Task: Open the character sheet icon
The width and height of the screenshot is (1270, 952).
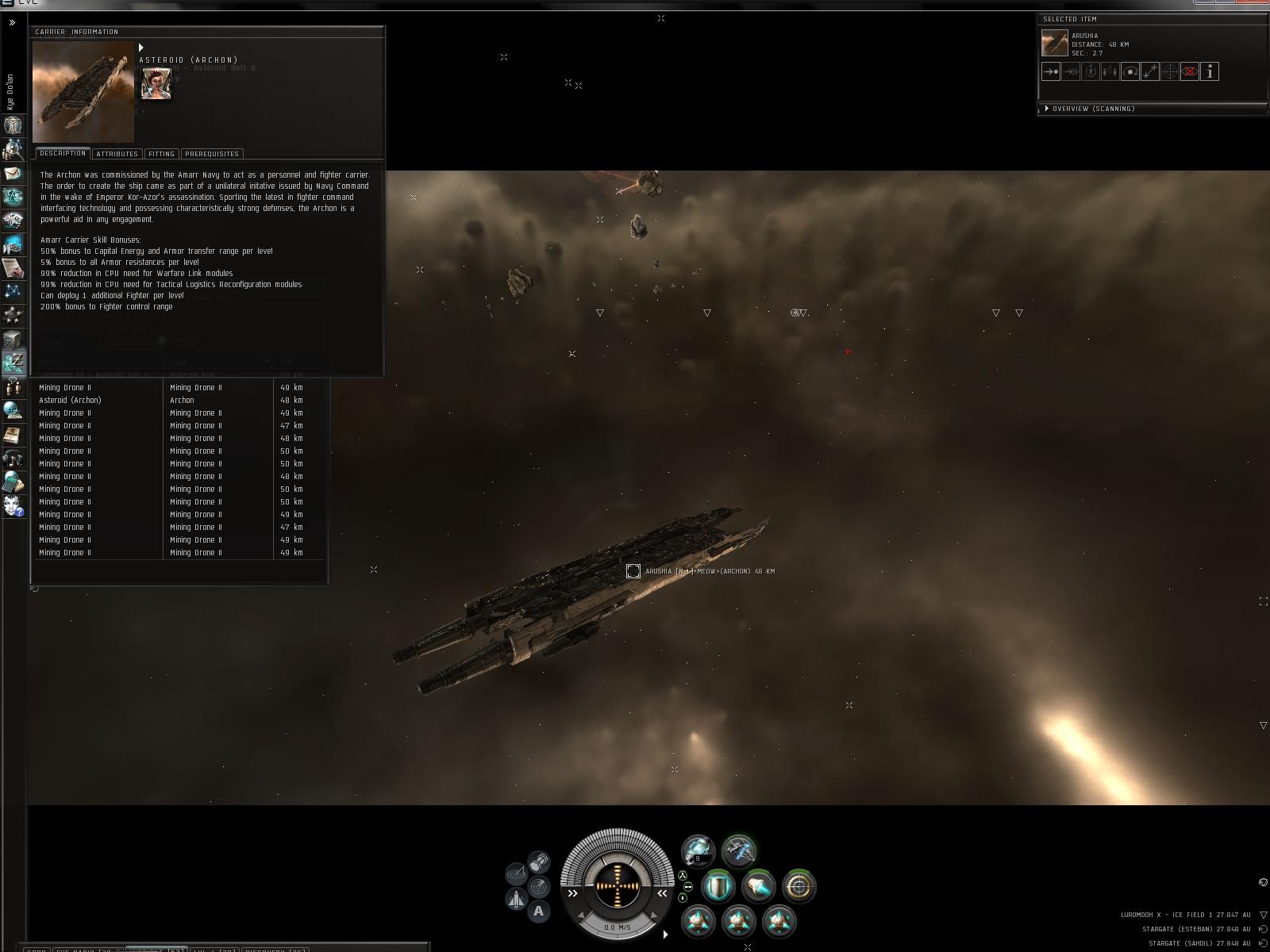Action: (x=13, y=125)
